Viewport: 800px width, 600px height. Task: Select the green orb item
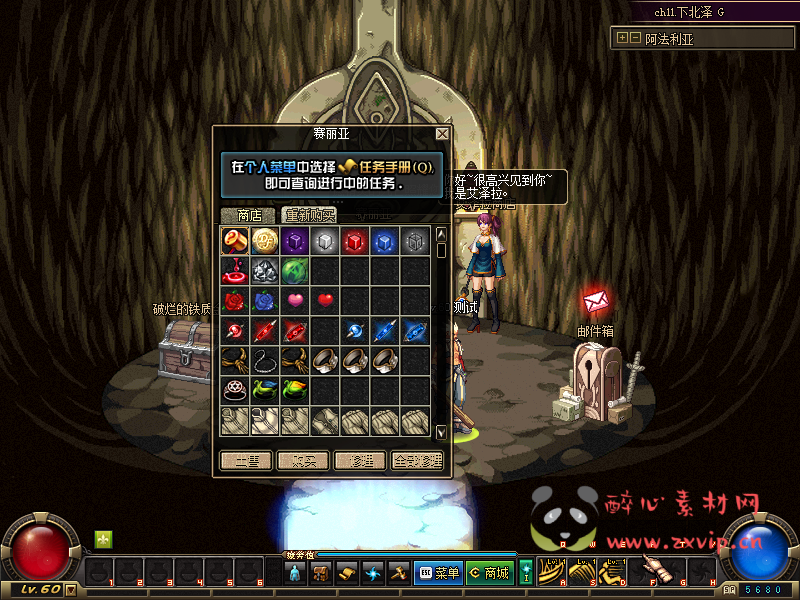coord(294,270)
